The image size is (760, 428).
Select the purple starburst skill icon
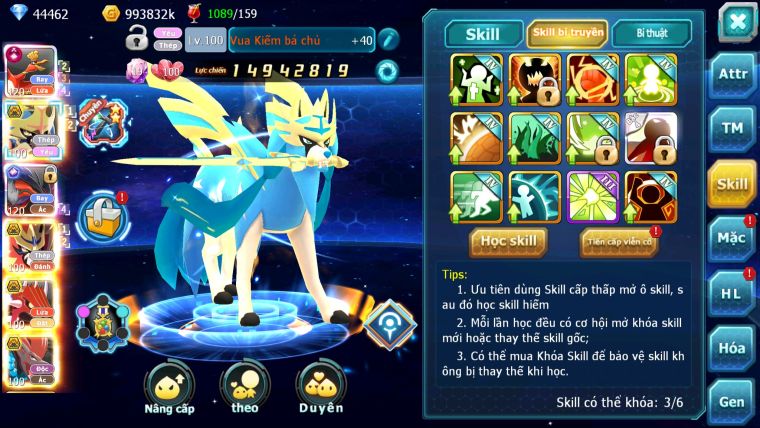(593, 192)
